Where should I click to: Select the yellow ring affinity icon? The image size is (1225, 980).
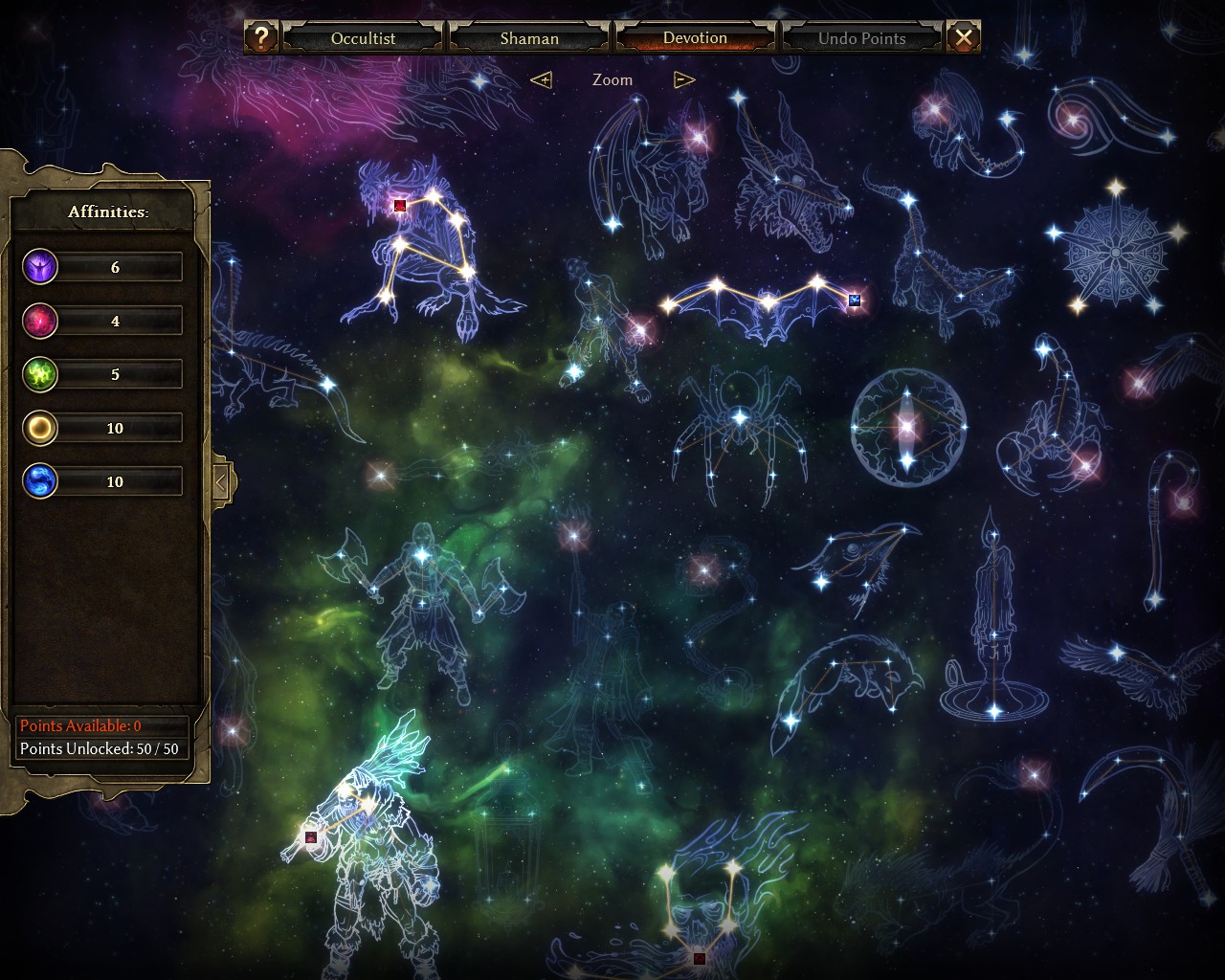(x=40, y=428)
